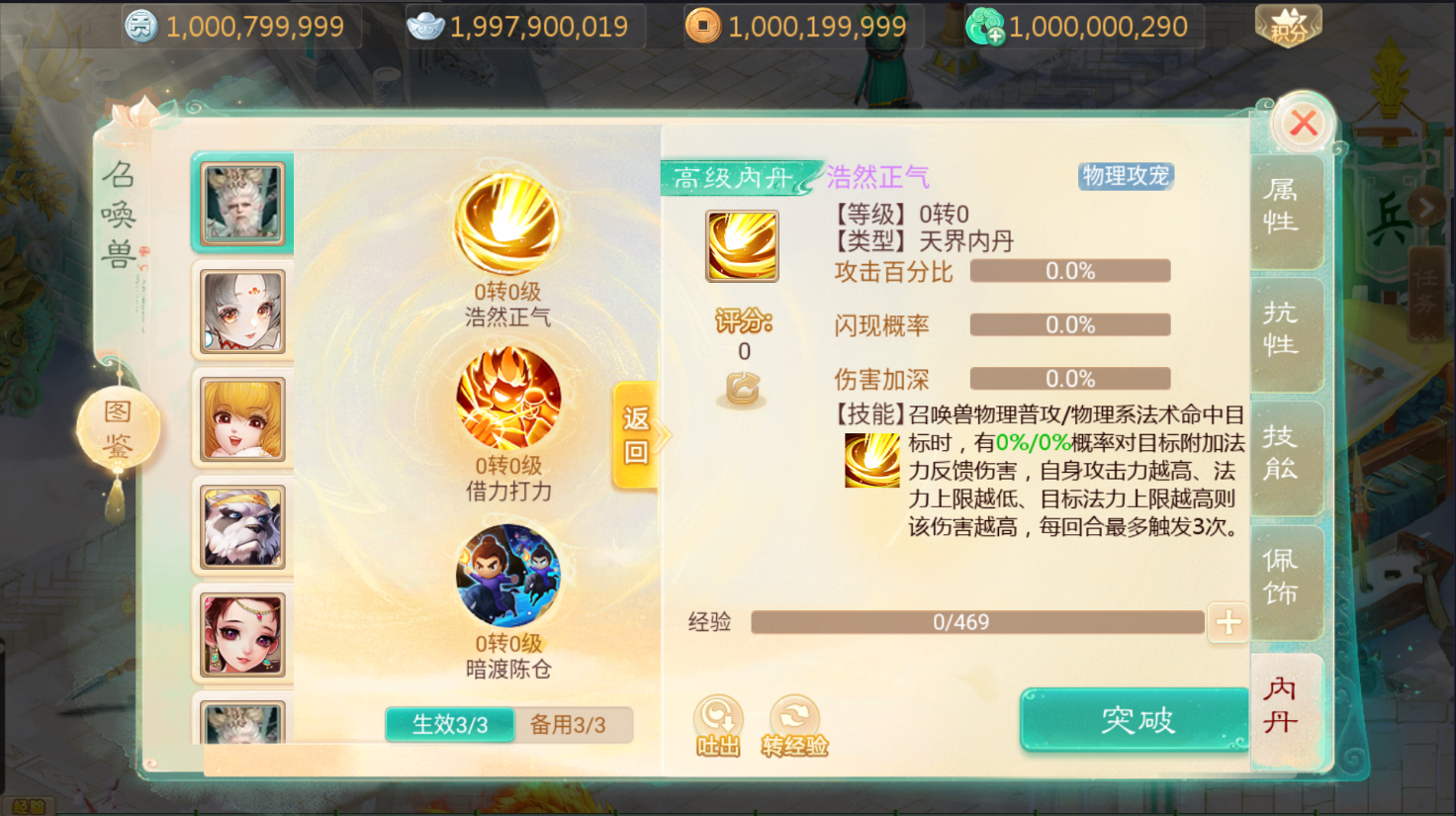Select the 生效3/3 tab
1456x816 pixels.
[x=450, y=725]
